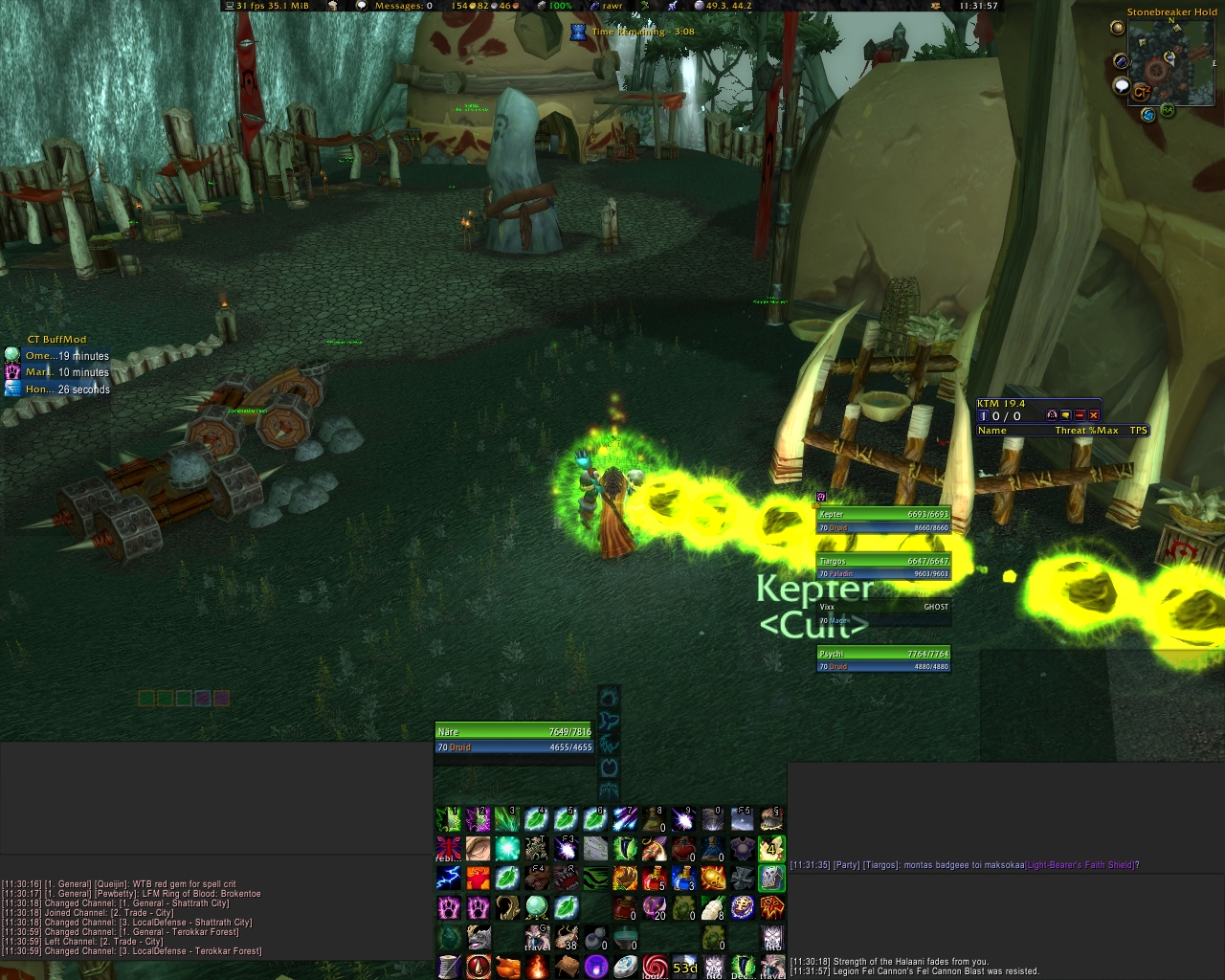The width and height of the screenshot is (1225, 980).
Task: Minimize the KTM threat meter
Action: coord(1080,415)
